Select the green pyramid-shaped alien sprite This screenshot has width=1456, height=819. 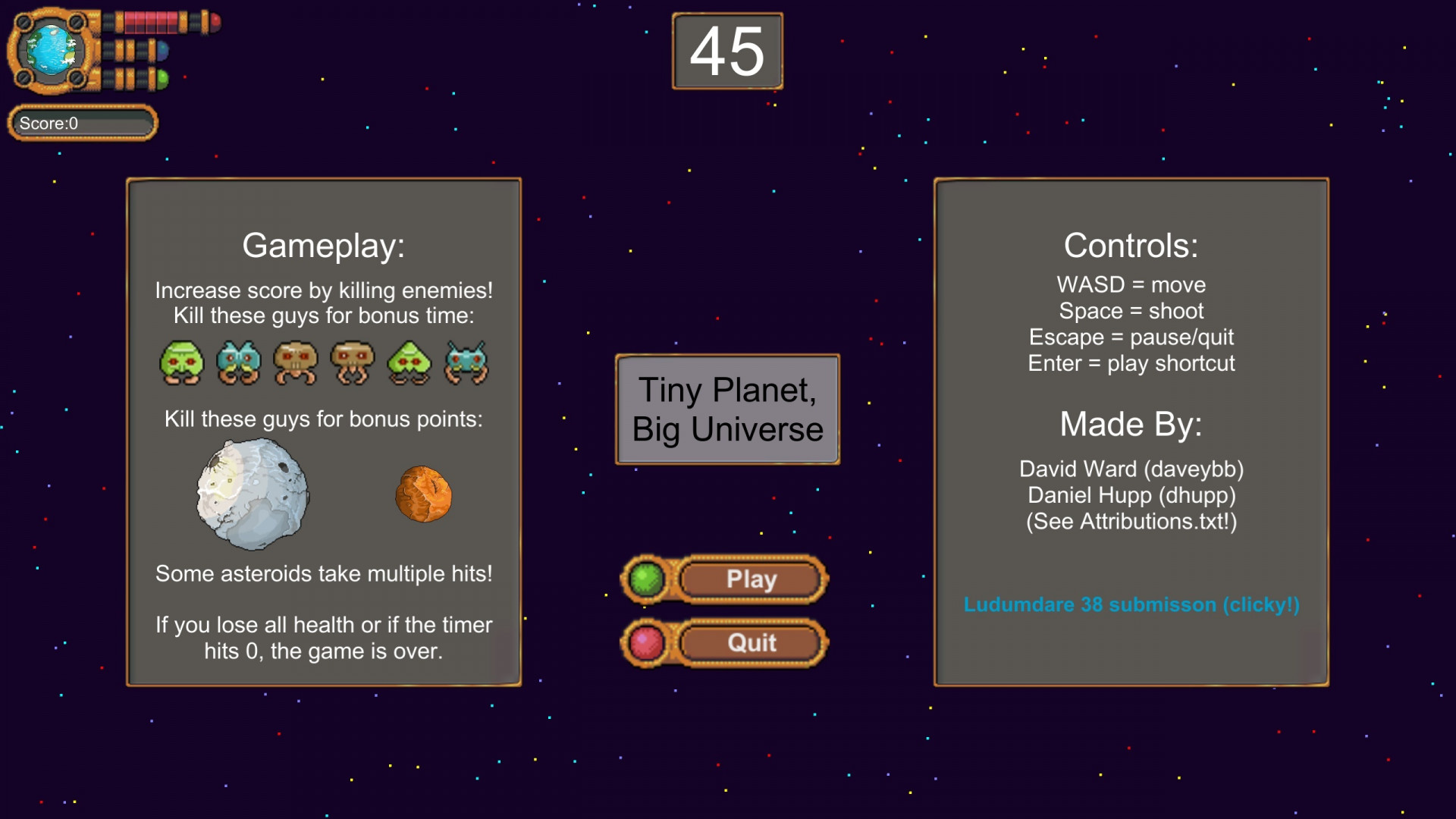click(x=409, y=362)
